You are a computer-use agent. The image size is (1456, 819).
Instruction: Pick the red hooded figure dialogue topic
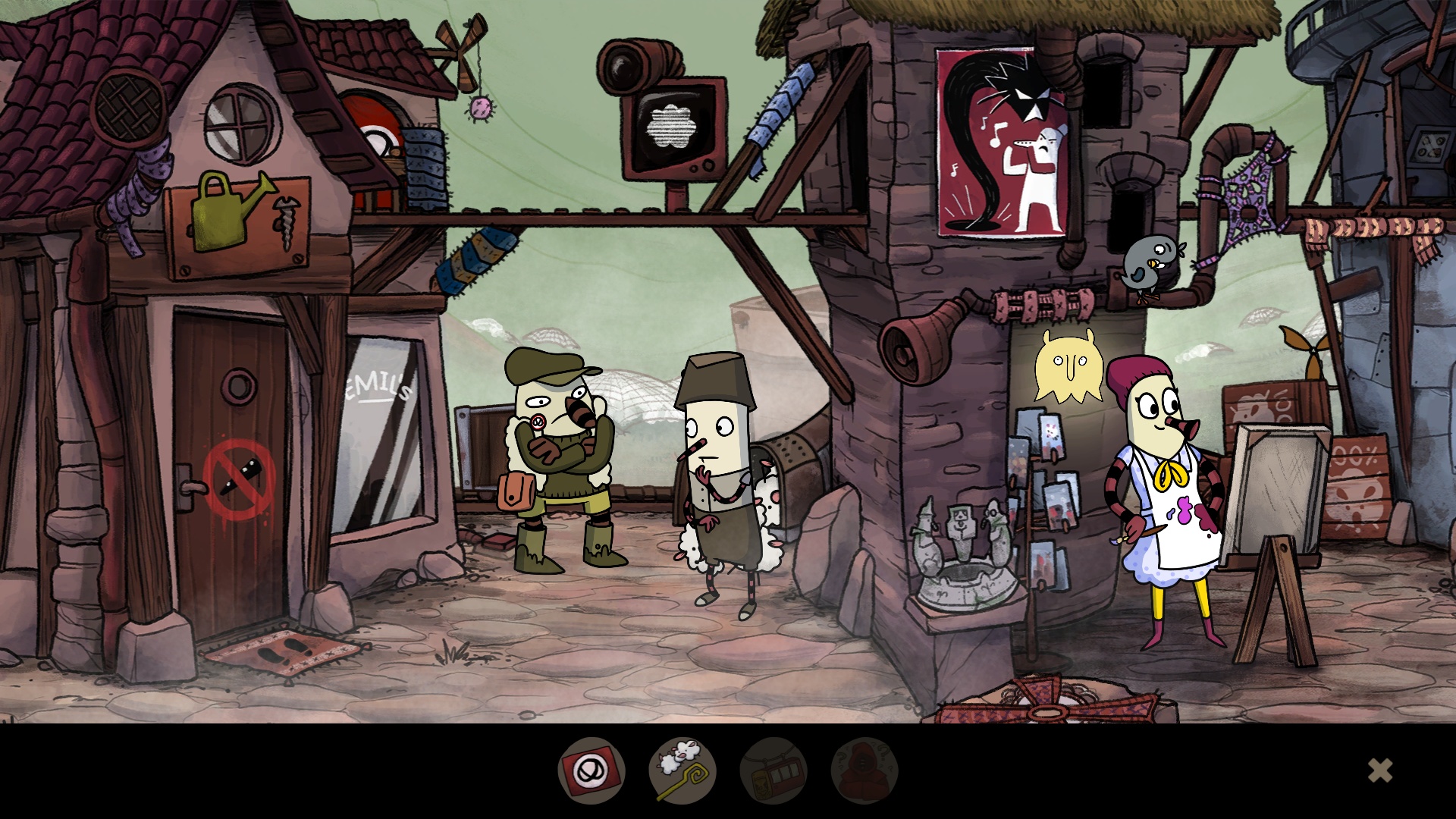pos(864,770)
